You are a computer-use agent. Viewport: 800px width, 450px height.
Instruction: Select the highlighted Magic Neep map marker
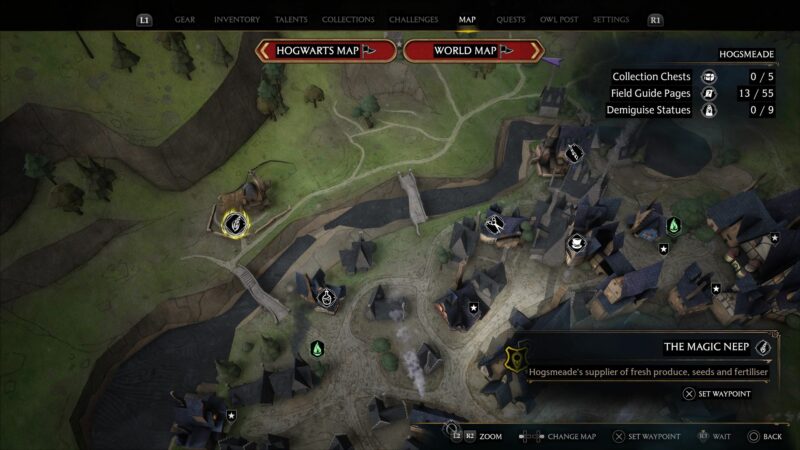click(x=235, y=223)
